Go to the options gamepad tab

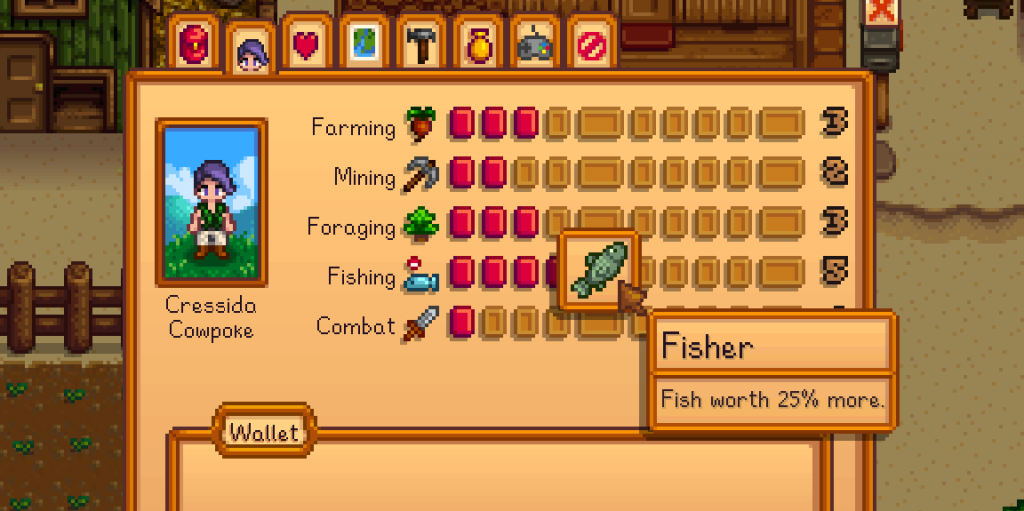(535, 44)
